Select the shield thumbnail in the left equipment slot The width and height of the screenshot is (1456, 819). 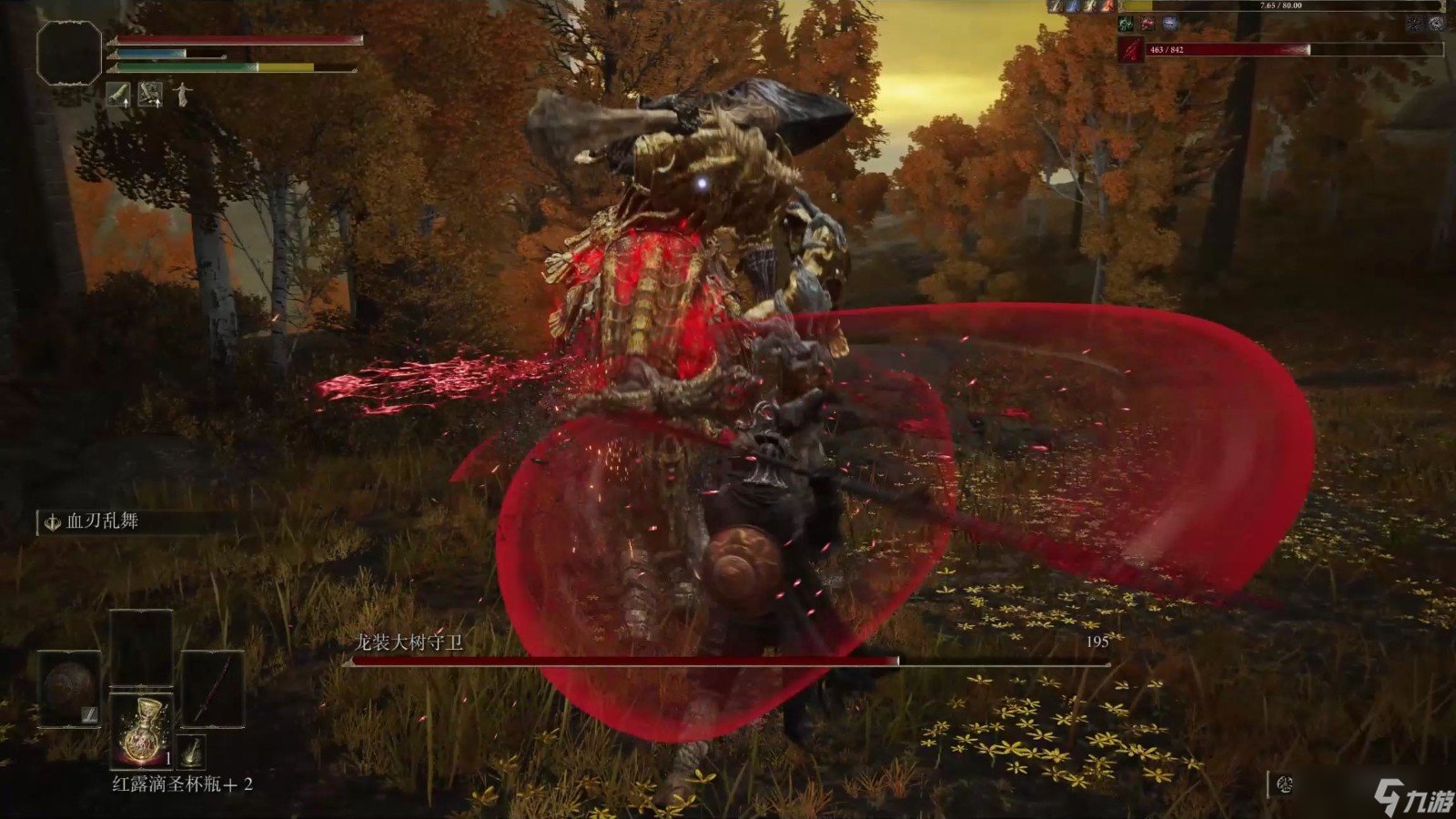[x=68, y=689]
